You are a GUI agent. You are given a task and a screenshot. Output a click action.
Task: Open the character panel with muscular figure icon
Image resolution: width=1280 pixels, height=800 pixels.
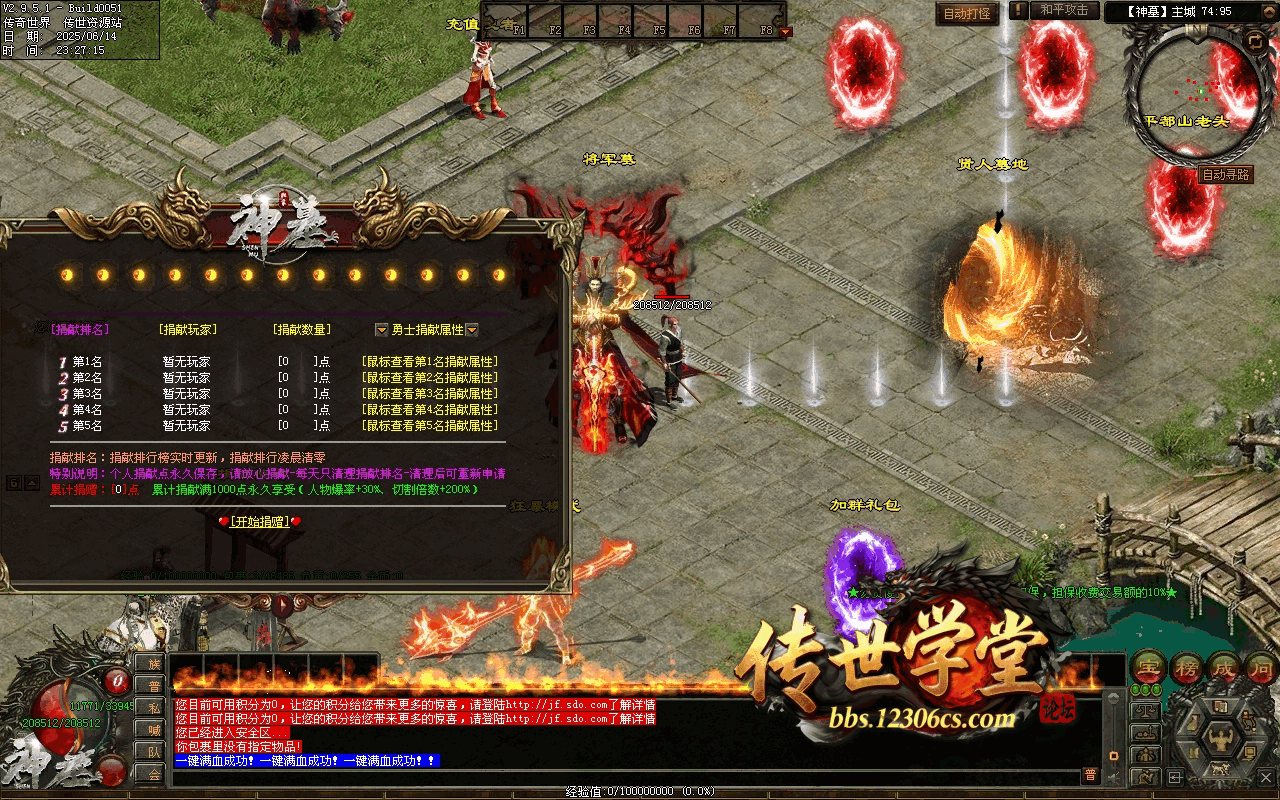[1219, 739]
